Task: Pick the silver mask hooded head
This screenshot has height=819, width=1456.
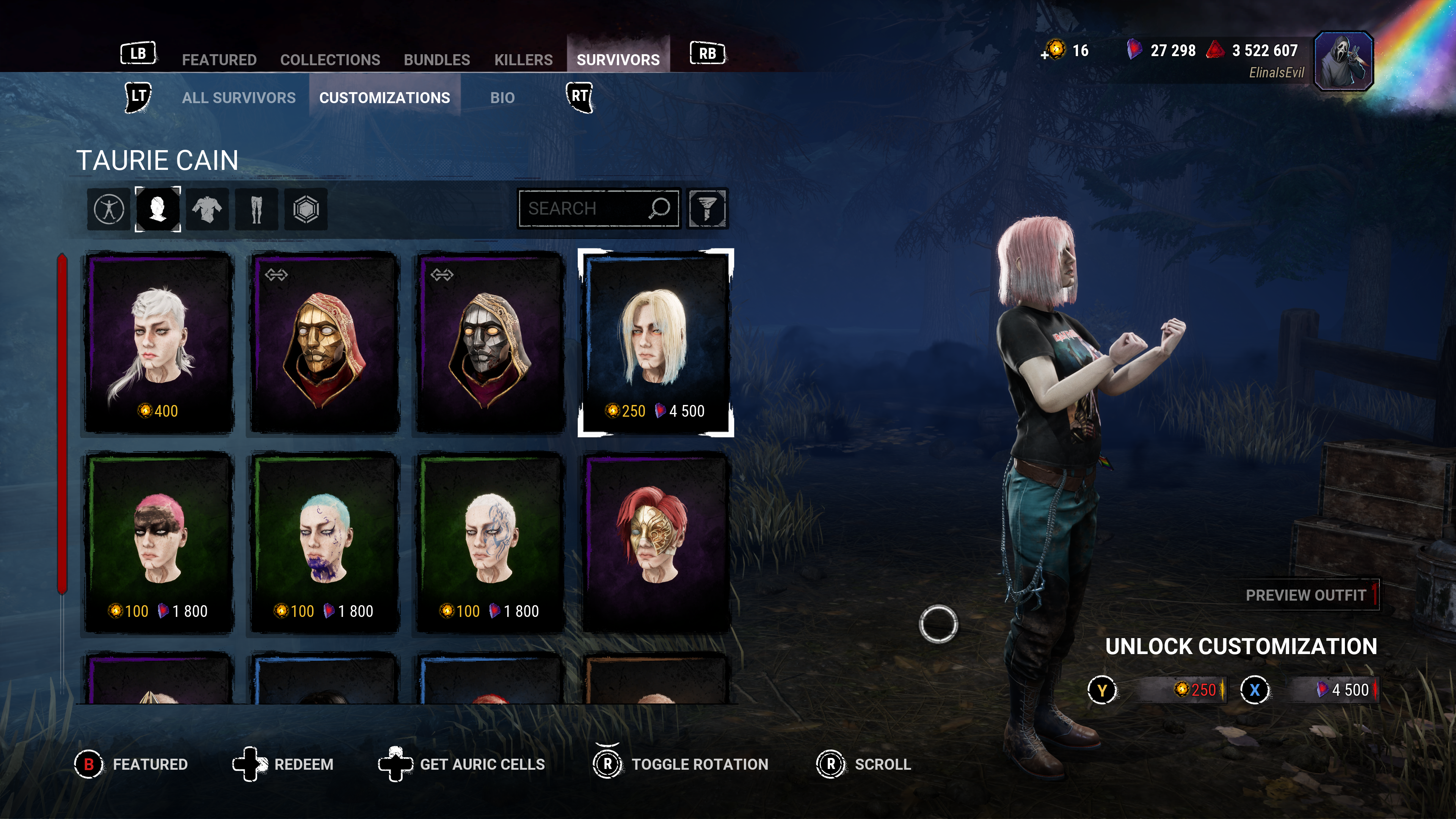Action: 490,342
